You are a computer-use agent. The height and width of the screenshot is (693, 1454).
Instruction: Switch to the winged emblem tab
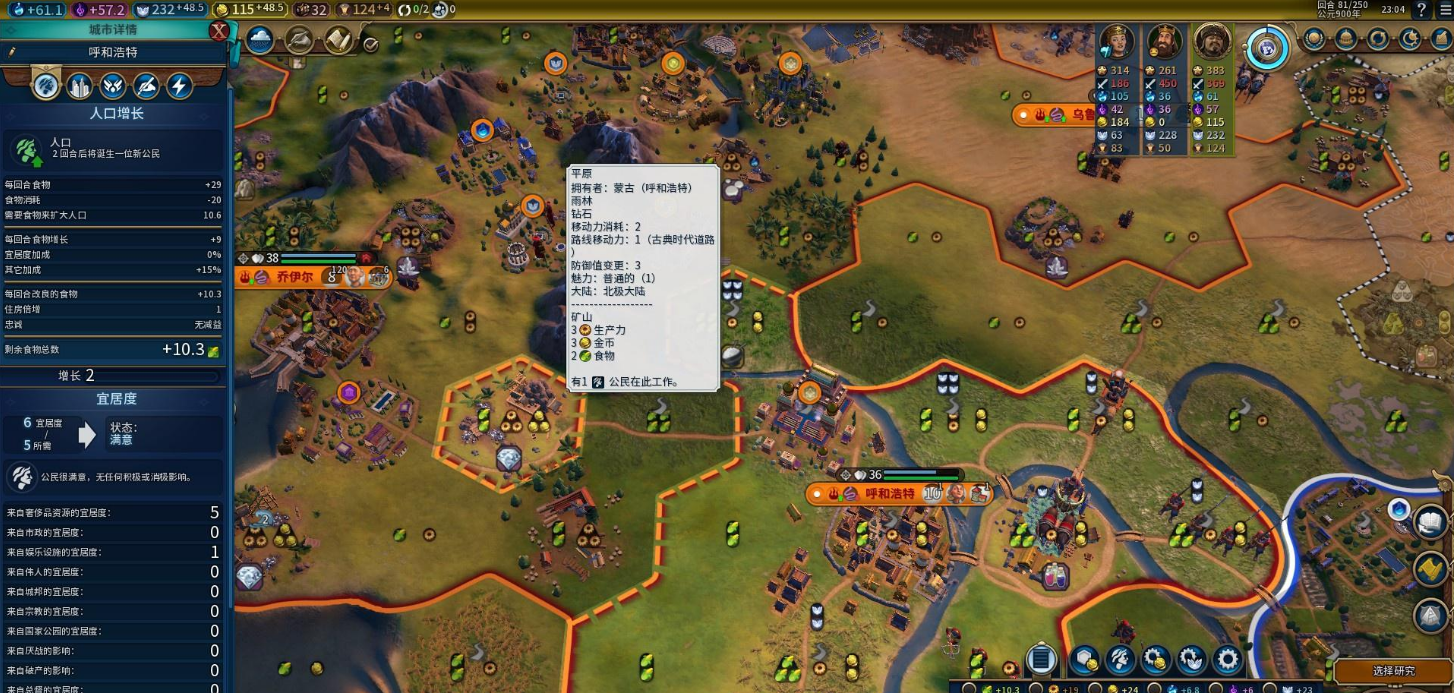(x=112, y=86)
